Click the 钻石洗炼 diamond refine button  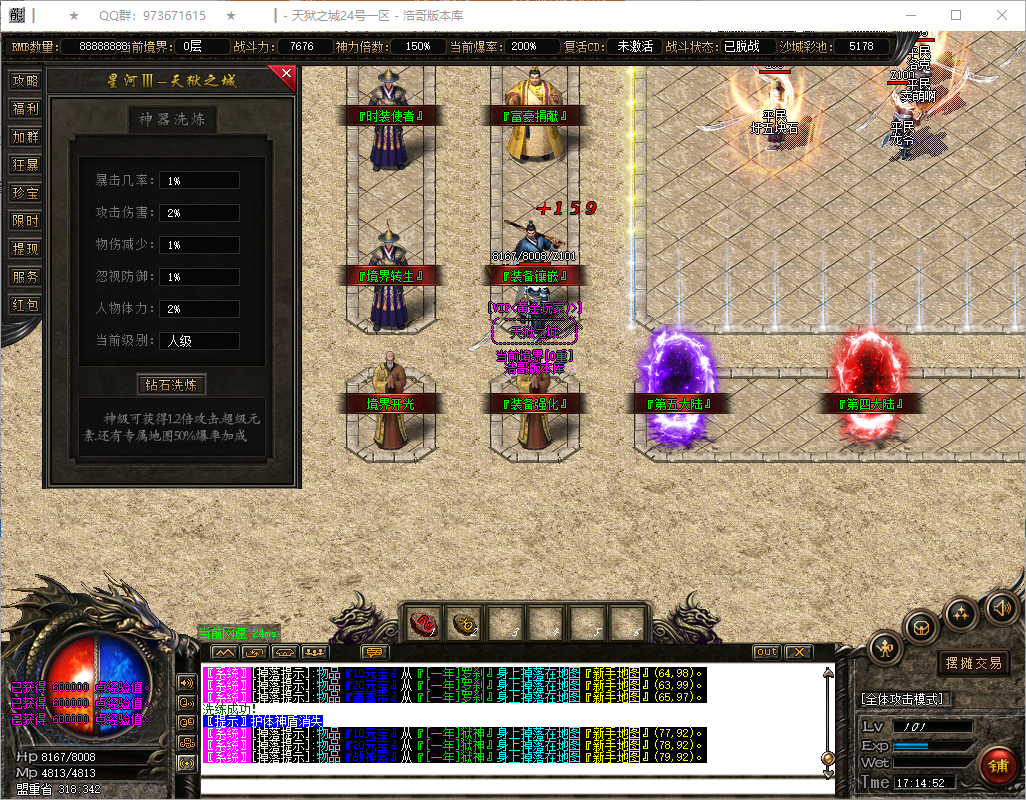pos(171,384)
